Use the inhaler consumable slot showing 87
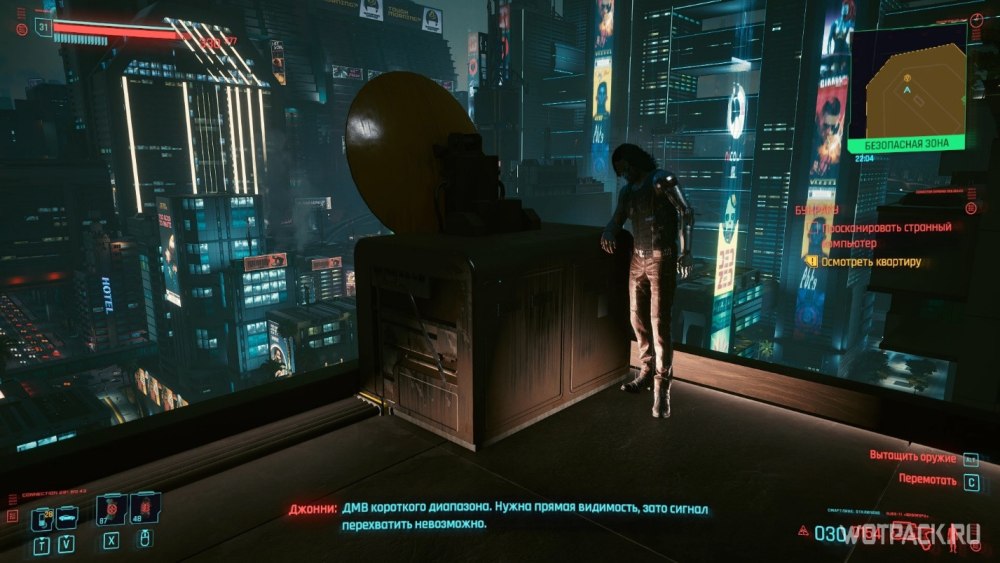 pos(110,508)
